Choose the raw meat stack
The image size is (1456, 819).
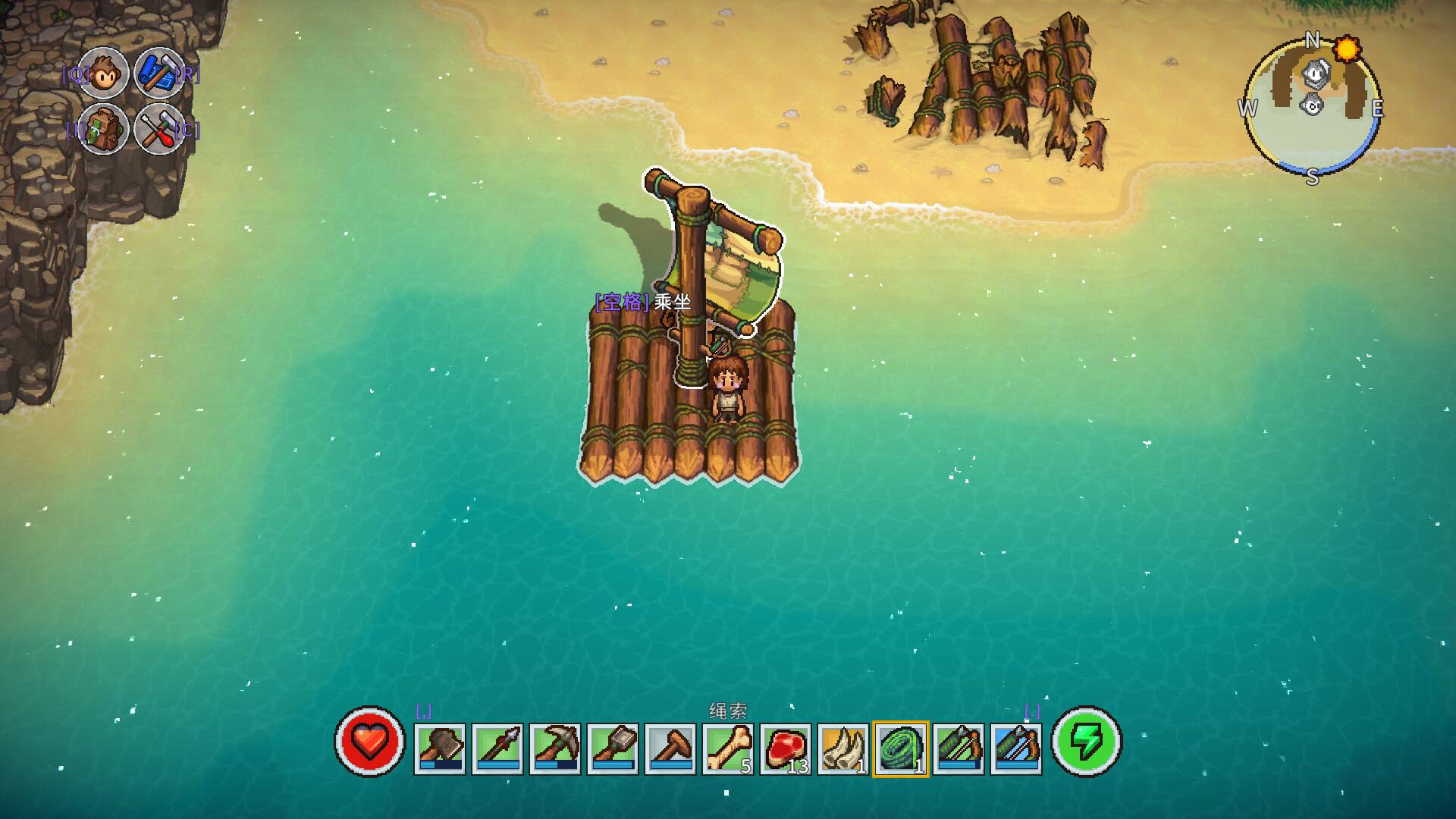pos(786,748)
